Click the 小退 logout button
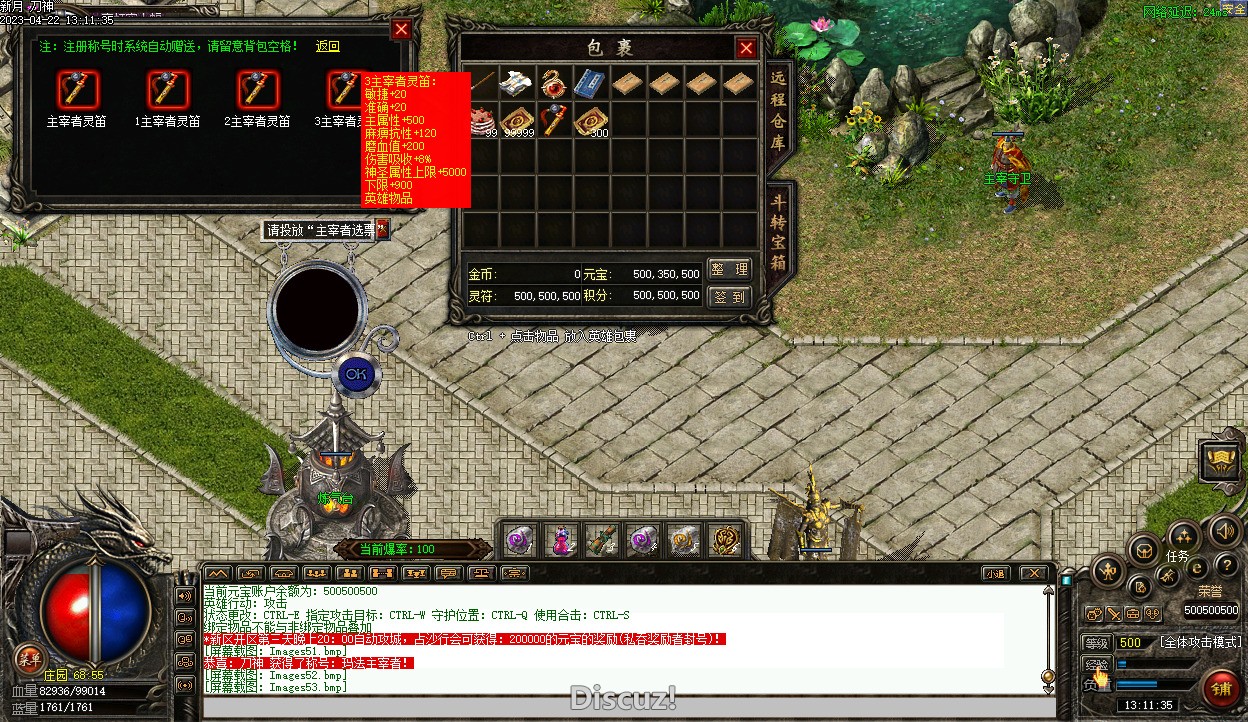This screenshot has height=722, width=1248. 994,574
